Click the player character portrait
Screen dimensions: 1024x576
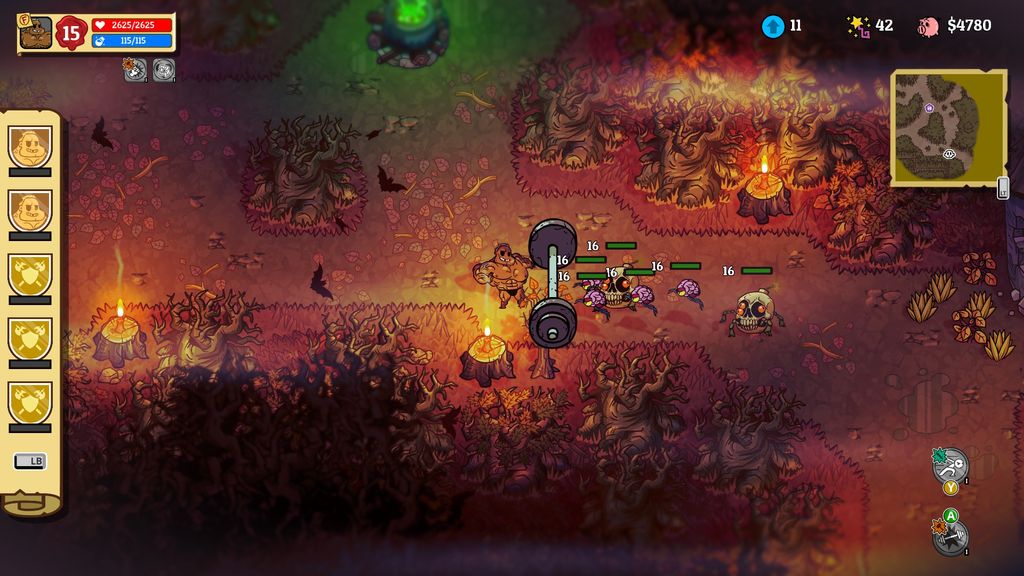click(35, 33)
